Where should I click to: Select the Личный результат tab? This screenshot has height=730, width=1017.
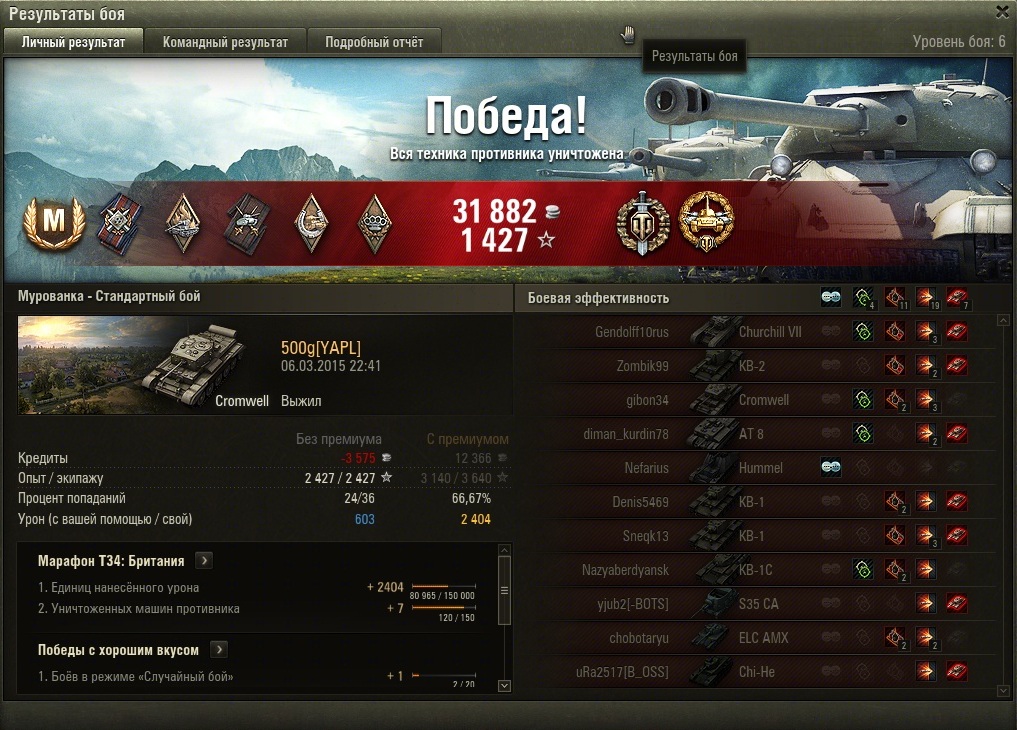tap(74, 42)
